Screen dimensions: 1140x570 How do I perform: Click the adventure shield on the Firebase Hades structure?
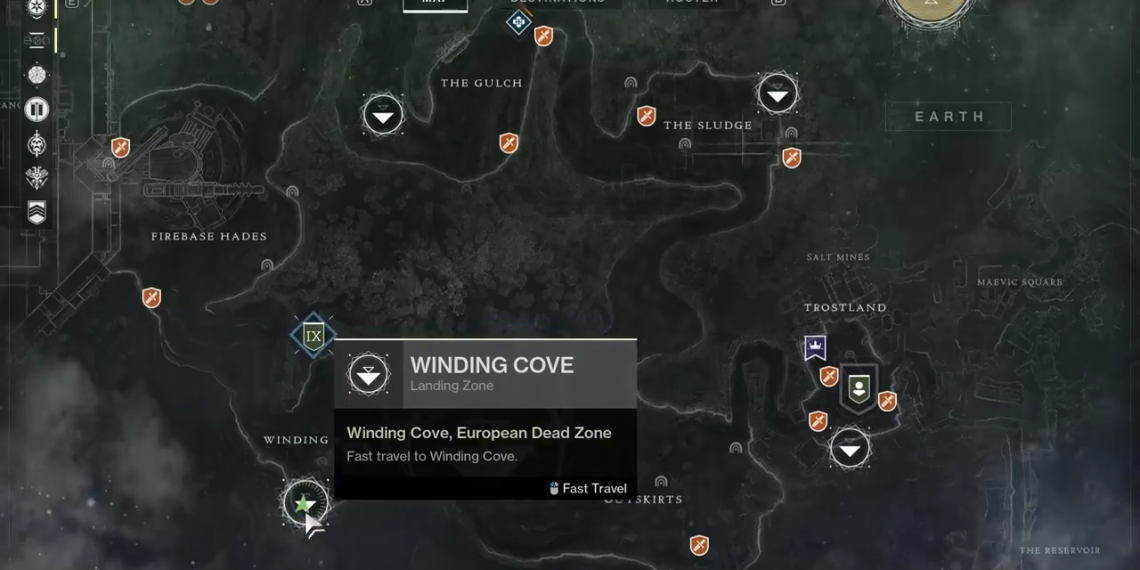120,148
